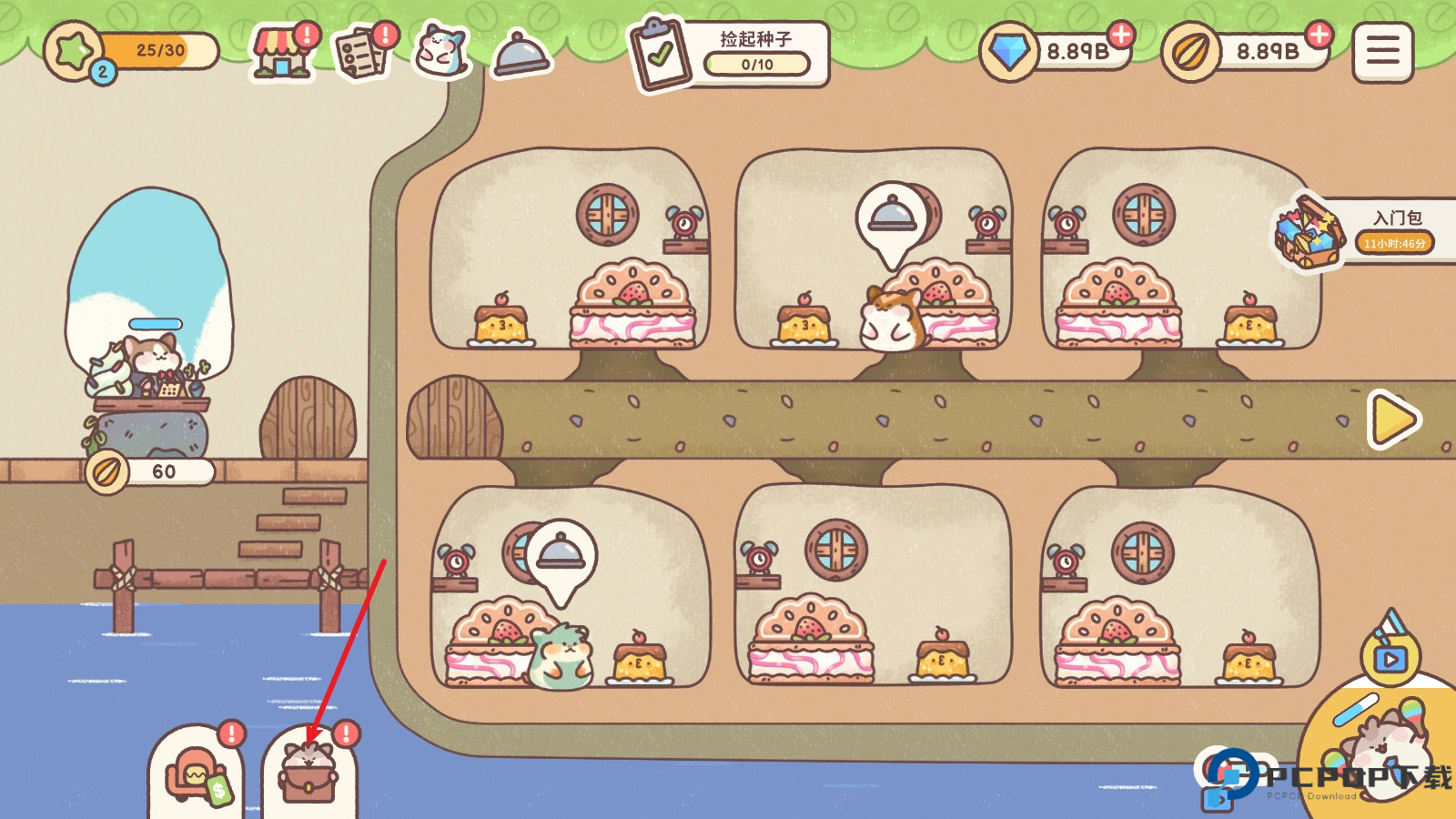The width and height of the screenshot is (1456, 819).
Task: Open the player level star badge
Action: [75, 51]
